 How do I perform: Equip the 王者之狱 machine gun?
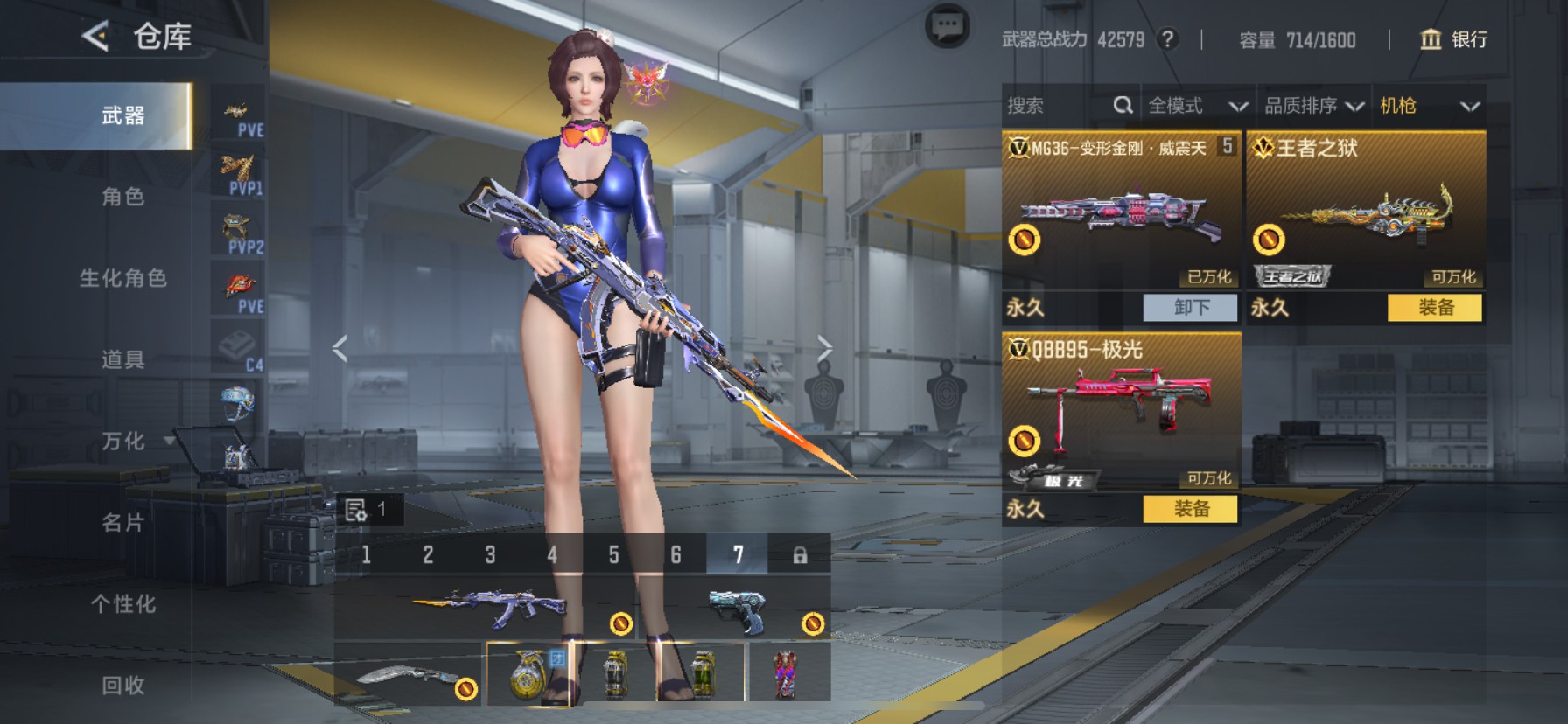(1435, 308)
